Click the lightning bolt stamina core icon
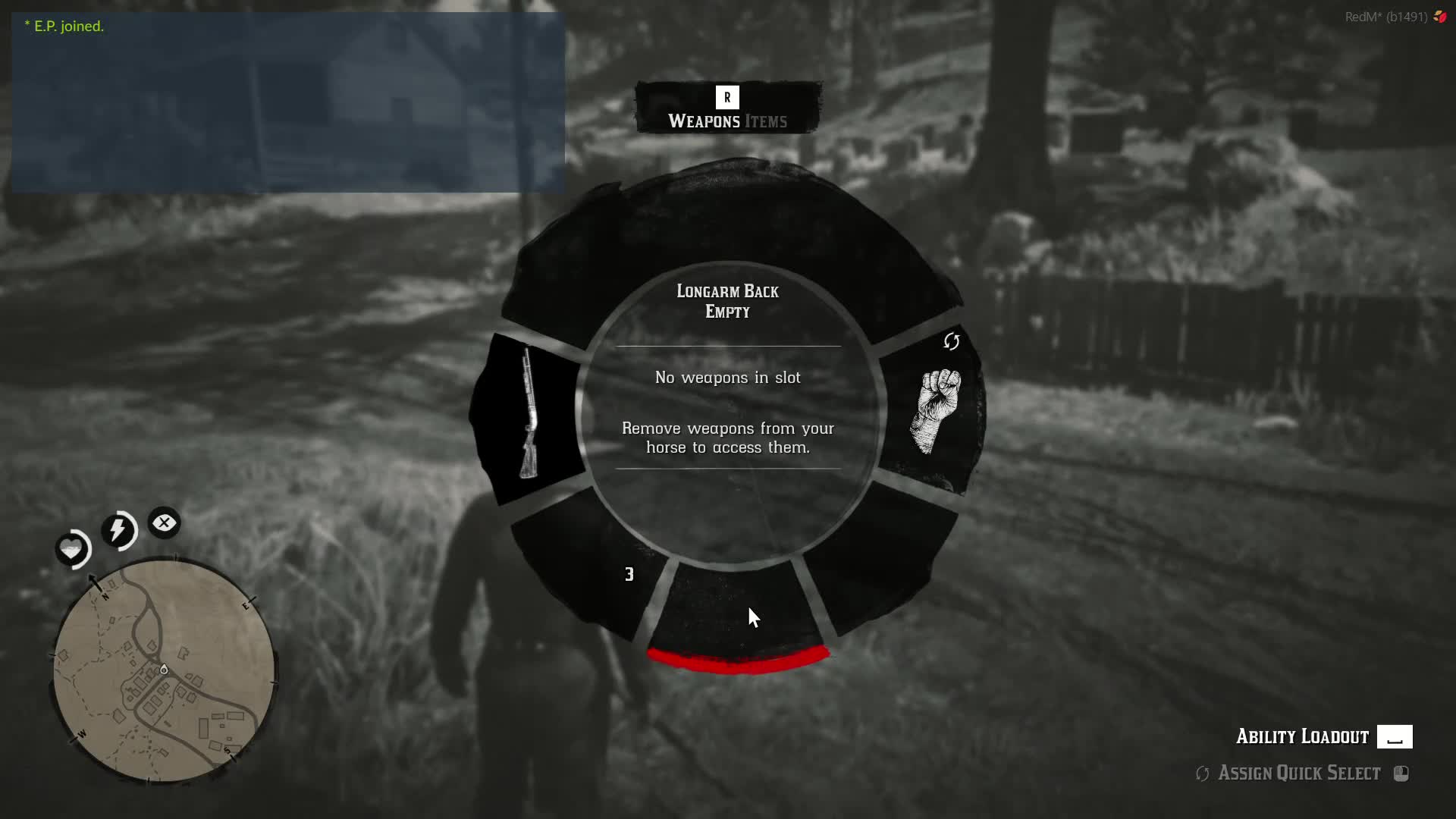Screen dimensions: 1456x819 click(118, 529)
